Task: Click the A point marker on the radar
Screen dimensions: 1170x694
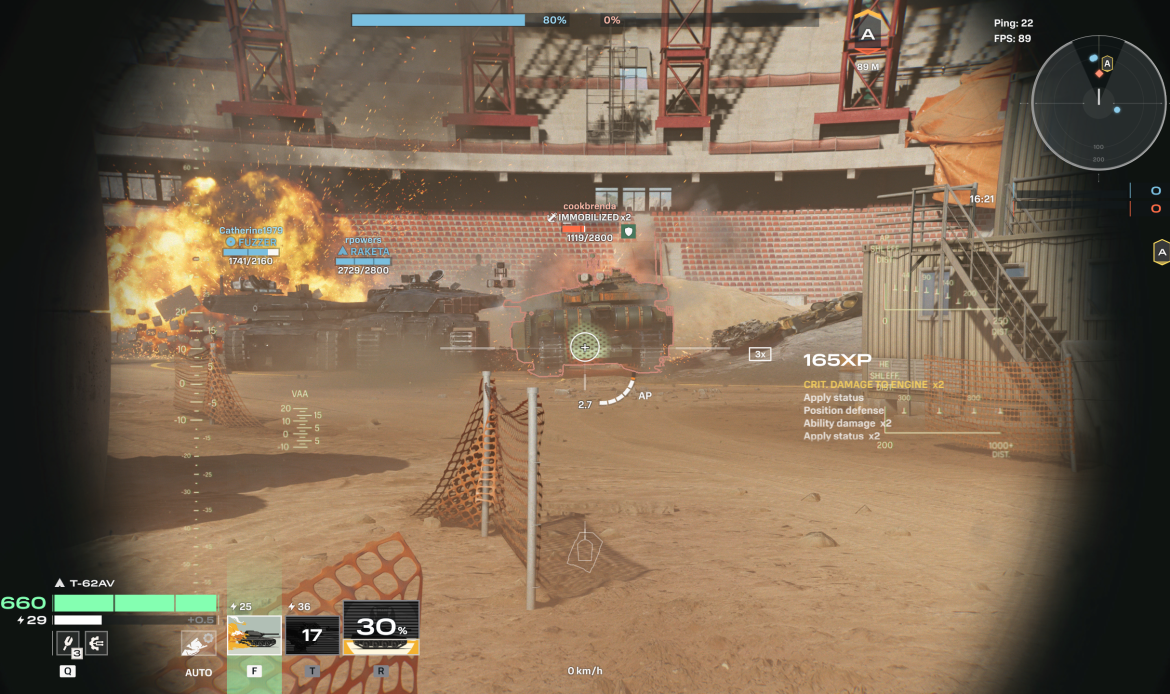Action: click(1107, 64)
